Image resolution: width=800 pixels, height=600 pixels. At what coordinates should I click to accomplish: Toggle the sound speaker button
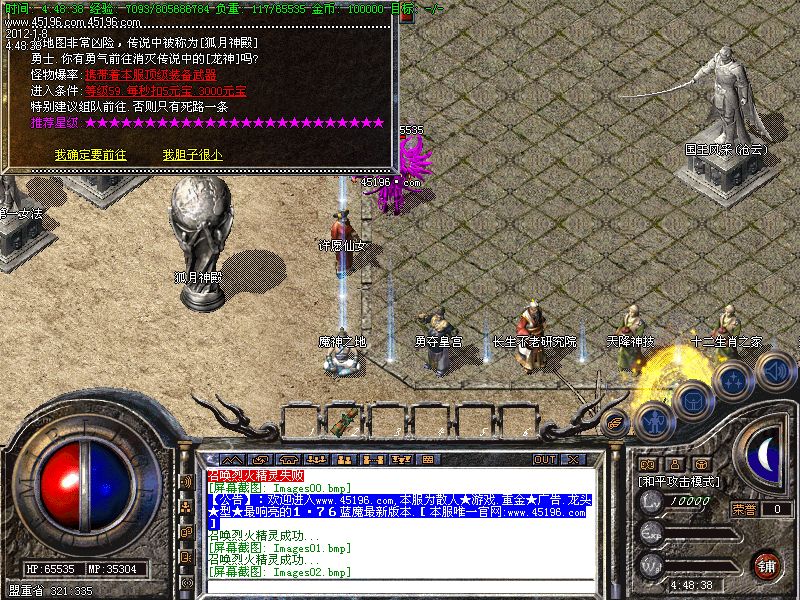pyautogui.click(x=775, y=371)
